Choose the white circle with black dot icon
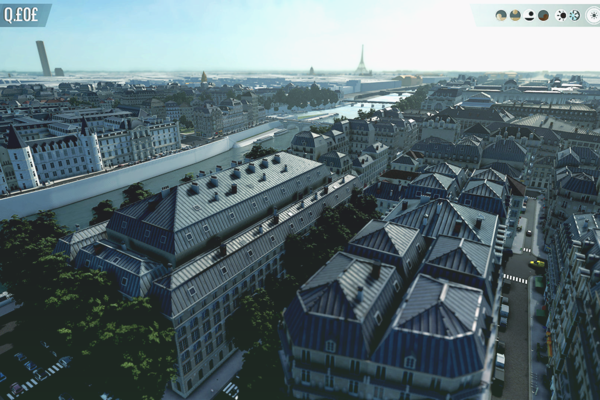Image resolution: width=600 pixels, height=400 pixels. [530, 15]
